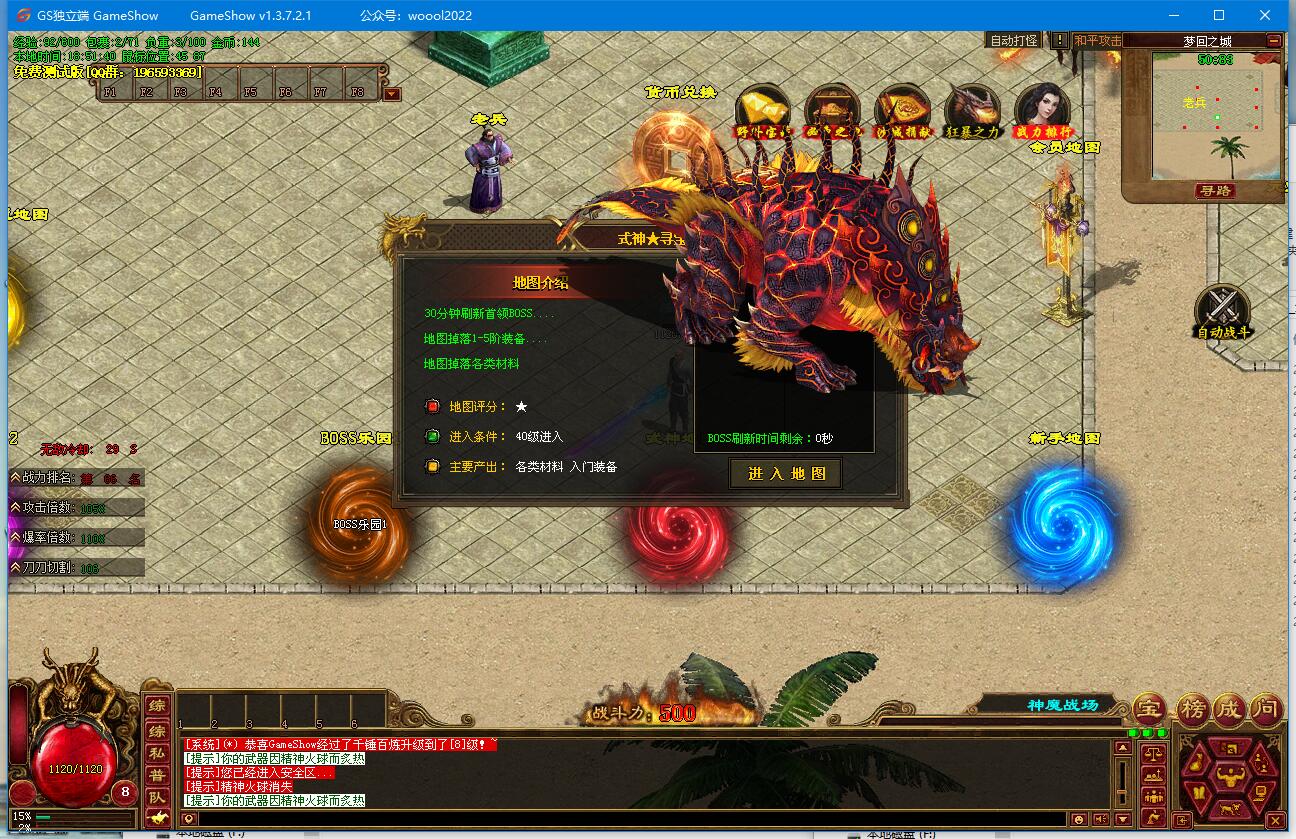Image resolution: width=1296 pixels, height=839 pixels.
Task: Switch attack mode via 和平攻击 label
Action: [x=1097, y=41]
